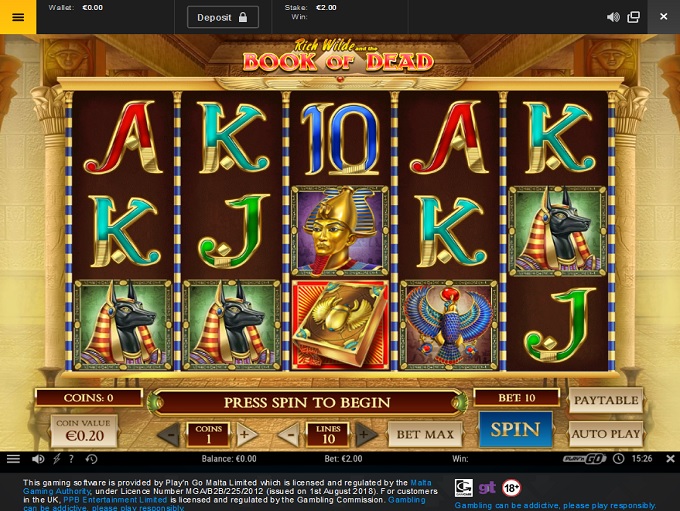Open the question mark help
Image resolution: width=680 pixels, height=511 pixels.
(x=73, y=459)
